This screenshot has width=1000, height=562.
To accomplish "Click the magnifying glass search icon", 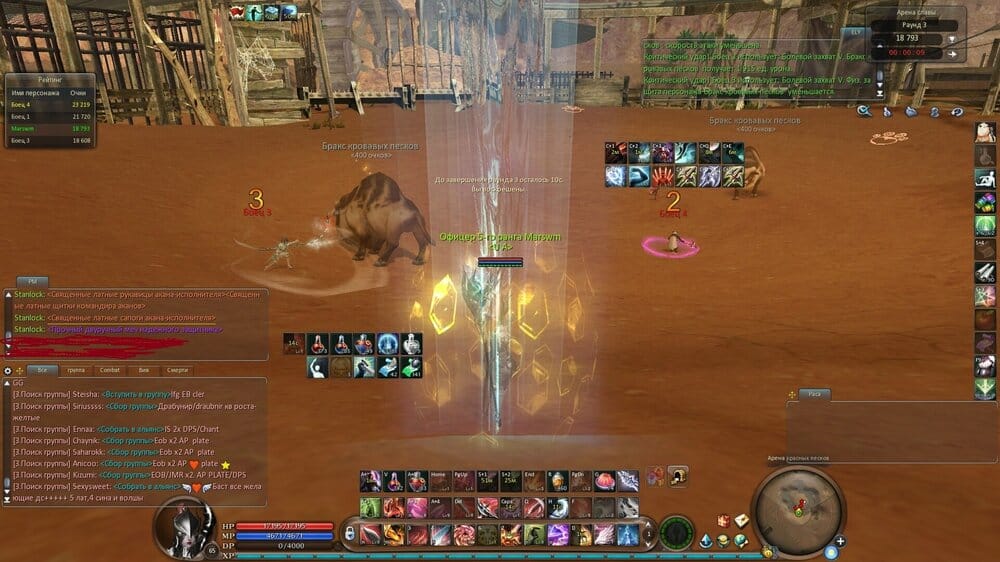I will tap(863, 112).
